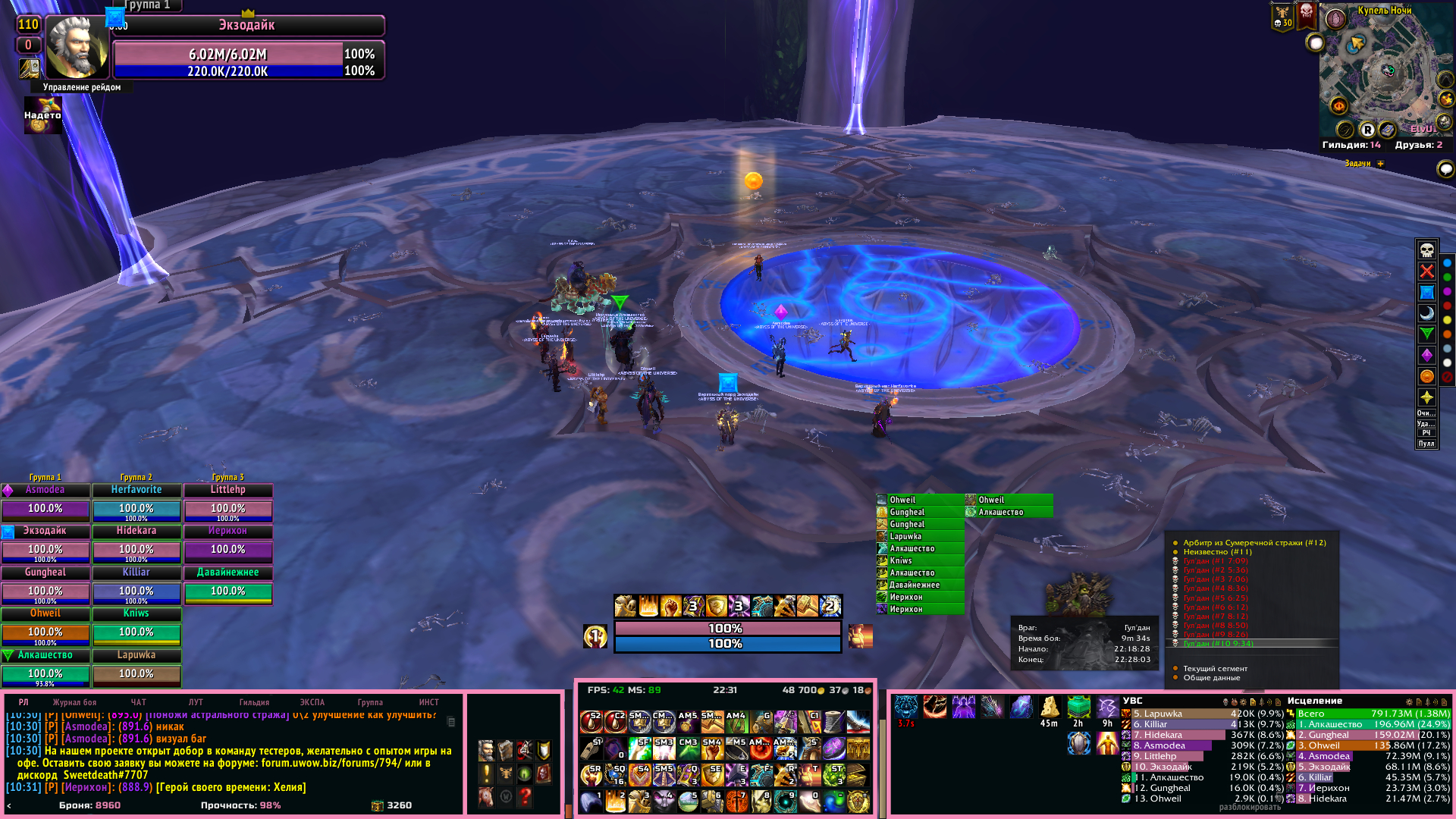Open the ИНСТ chat tab

tap(429, 702)
